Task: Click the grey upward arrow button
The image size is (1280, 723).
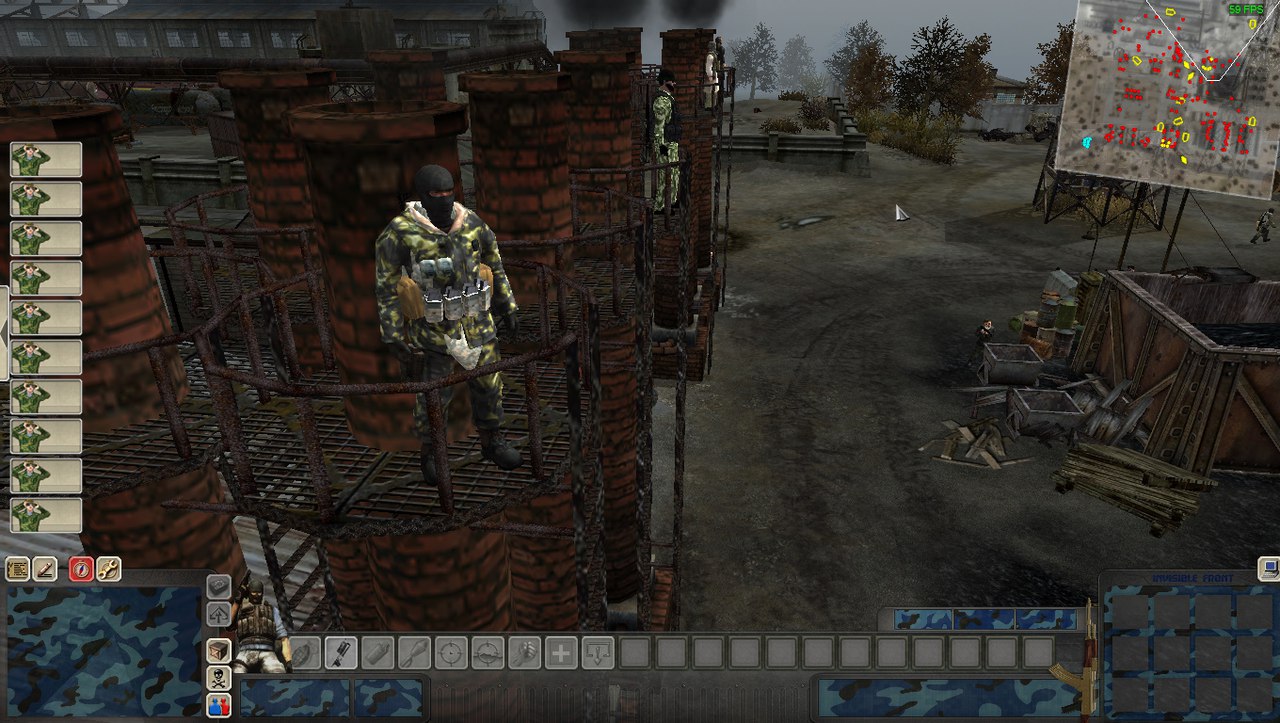Action: click(x=218, y=614)
